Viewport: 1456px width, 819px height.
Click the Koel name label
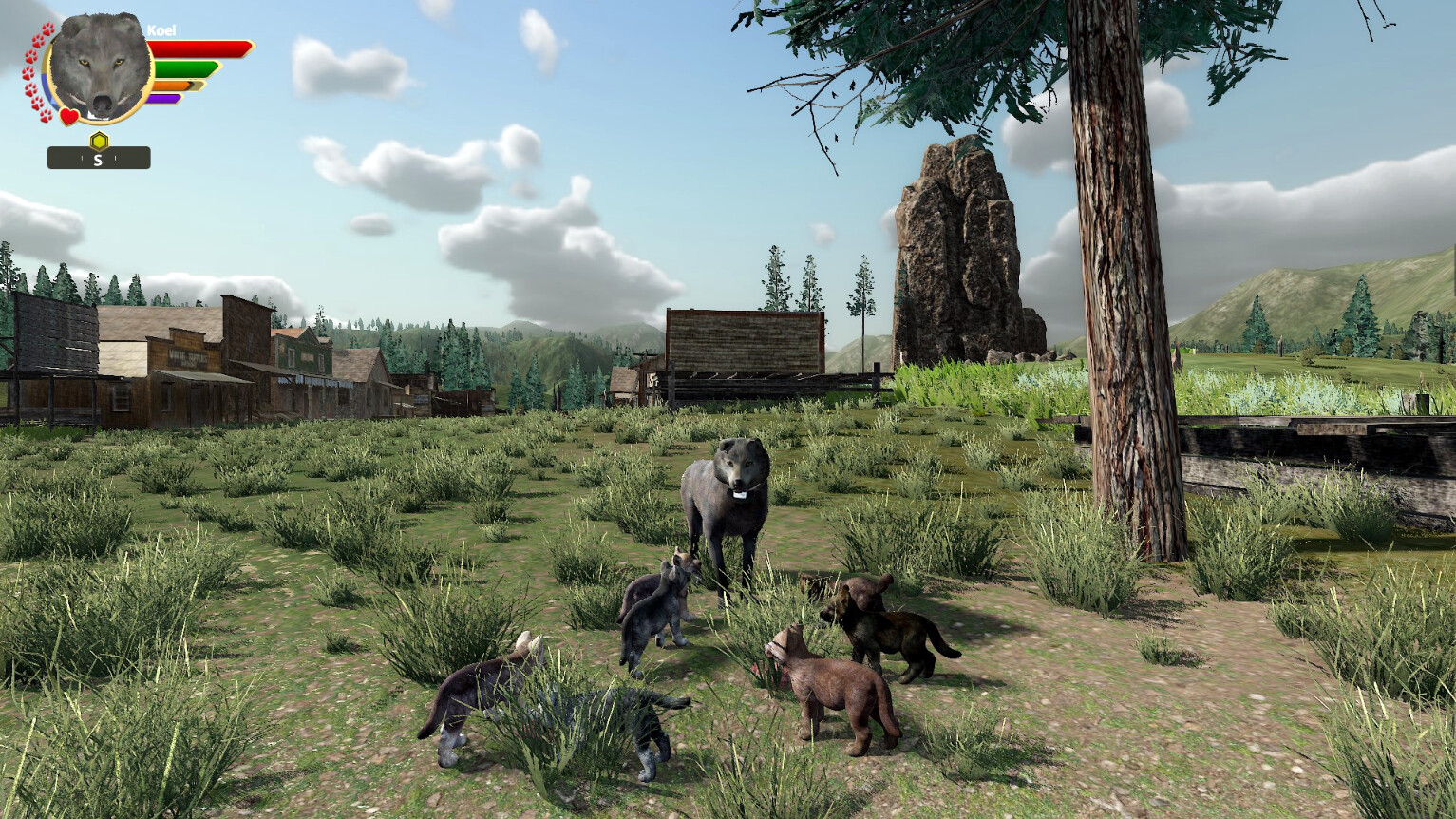point(161,30)
